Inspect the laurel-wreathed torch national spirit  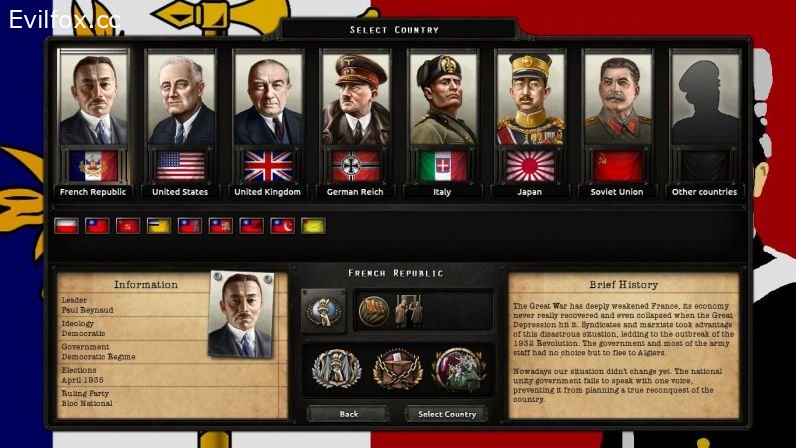click(335, 369)
